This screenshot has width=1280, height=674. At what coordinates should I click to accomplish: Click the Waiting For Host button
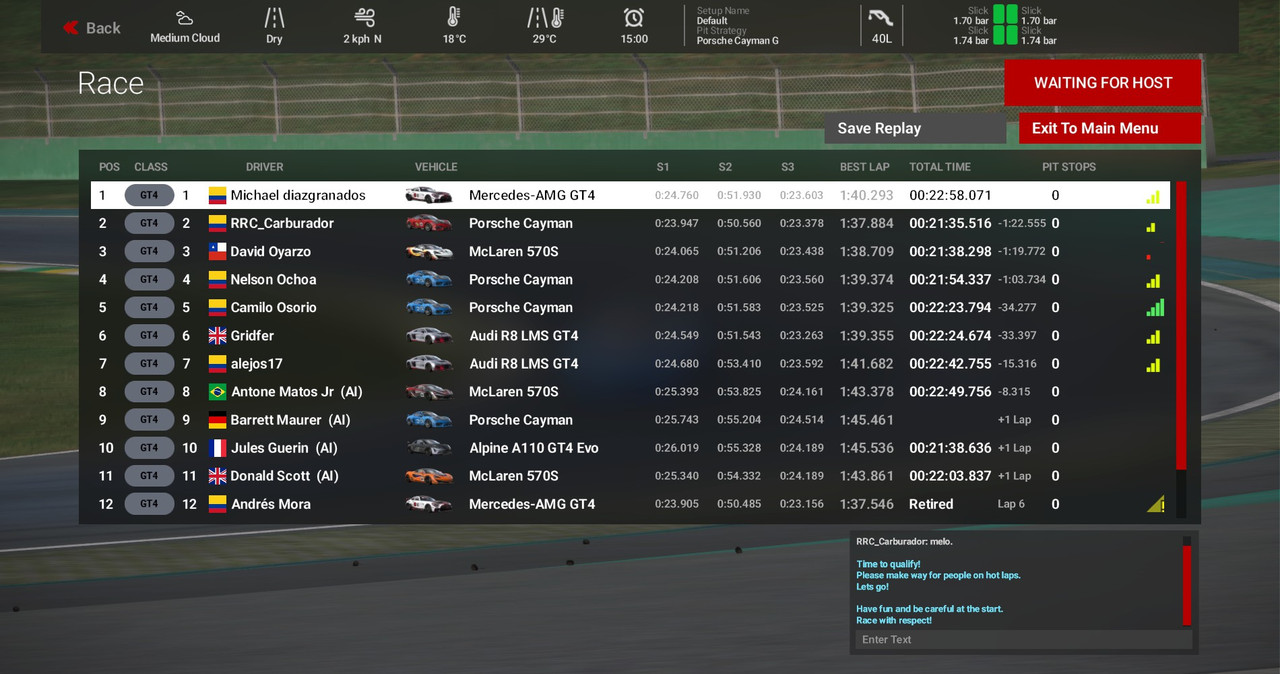coord(1102,83)
